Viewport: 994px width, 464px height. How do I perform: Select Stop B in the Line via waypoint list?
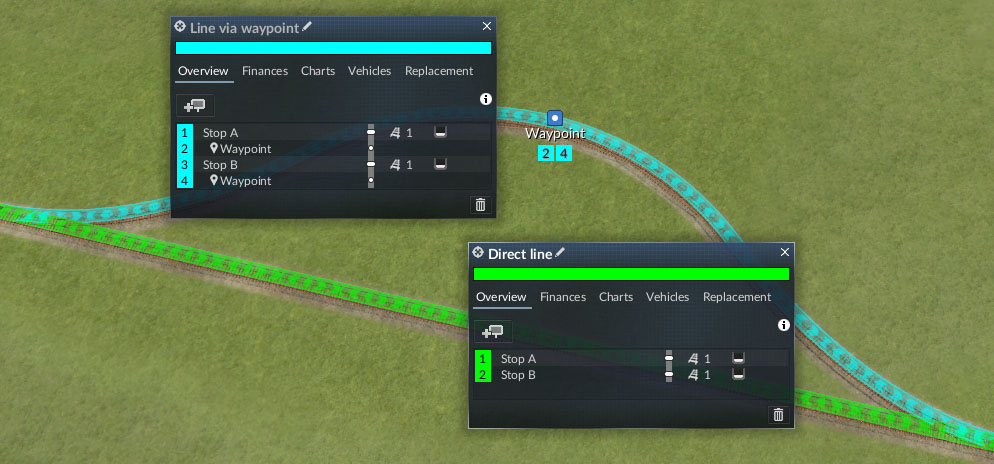click(x=221, y=165)
